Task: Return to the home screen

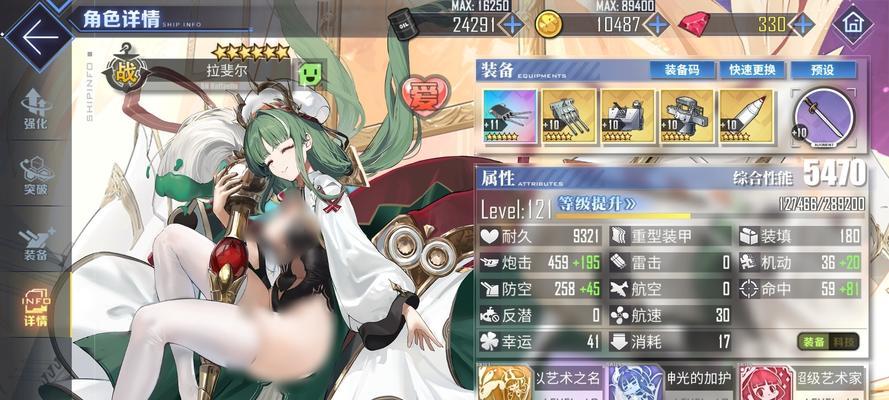Action: point(853,22)
